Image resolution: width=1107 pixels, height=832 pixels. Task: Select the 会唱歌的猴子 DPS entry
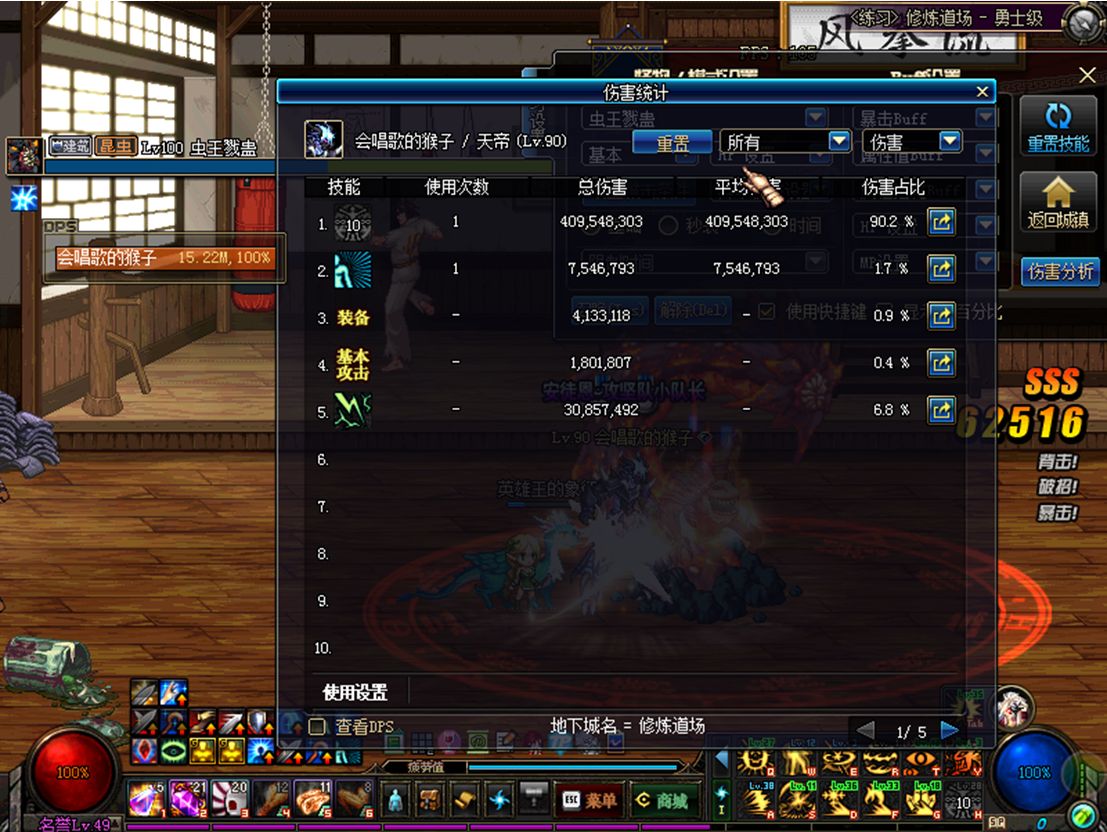tap(164, 258)
